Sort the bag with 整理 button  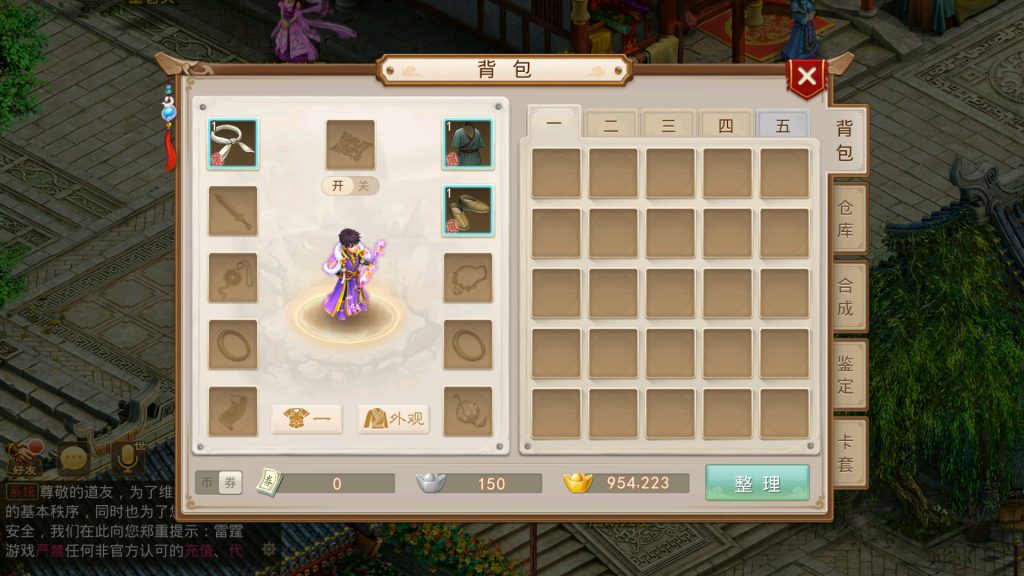tap(757, 483)
